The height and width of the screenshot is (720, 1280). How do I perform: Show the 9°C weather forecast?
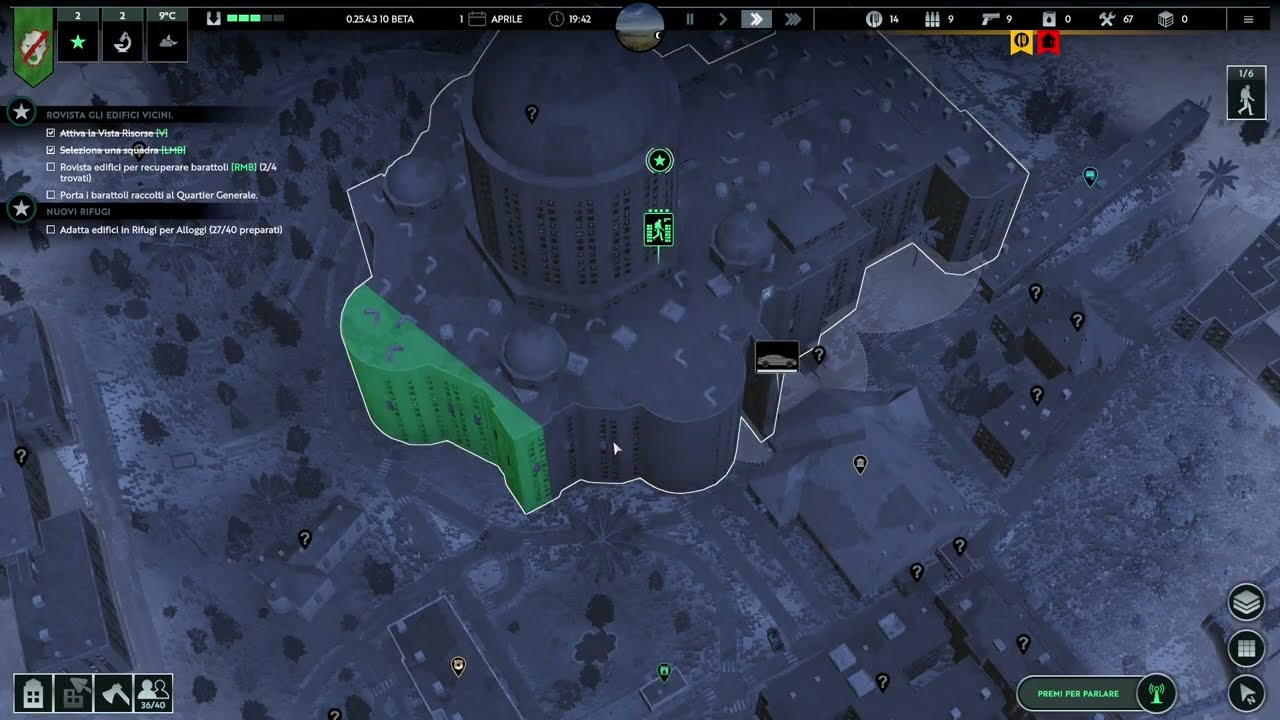pos(167,41)
